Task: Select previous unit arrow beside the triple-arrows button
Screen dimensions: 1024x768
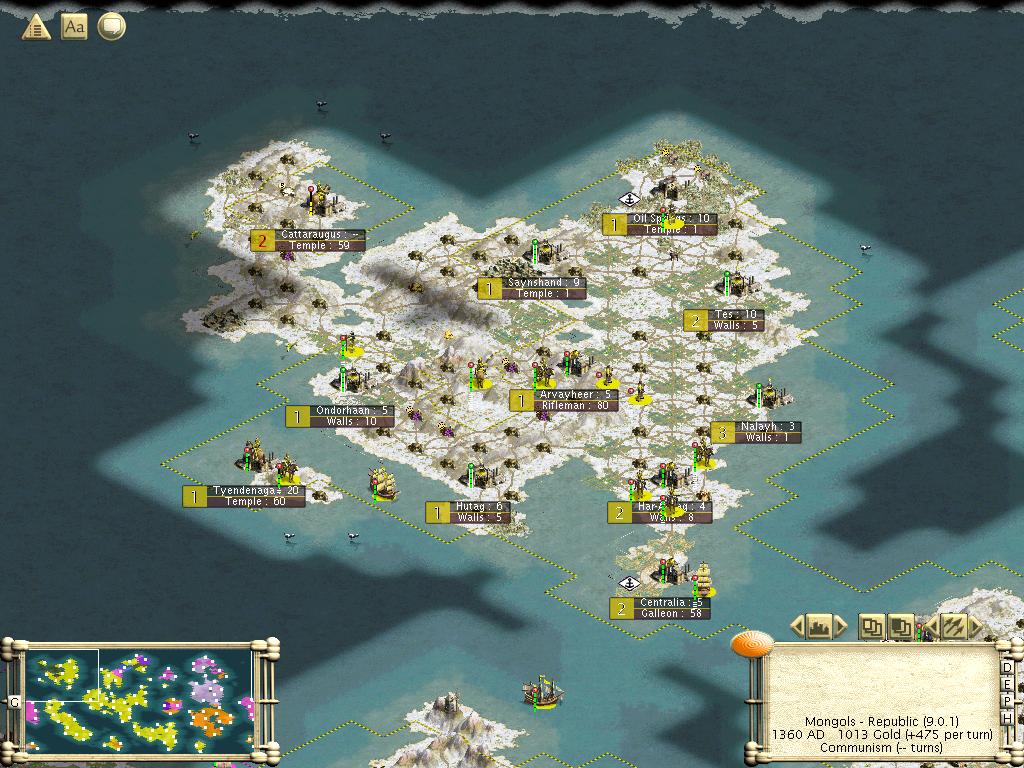Action: point(932,627)
